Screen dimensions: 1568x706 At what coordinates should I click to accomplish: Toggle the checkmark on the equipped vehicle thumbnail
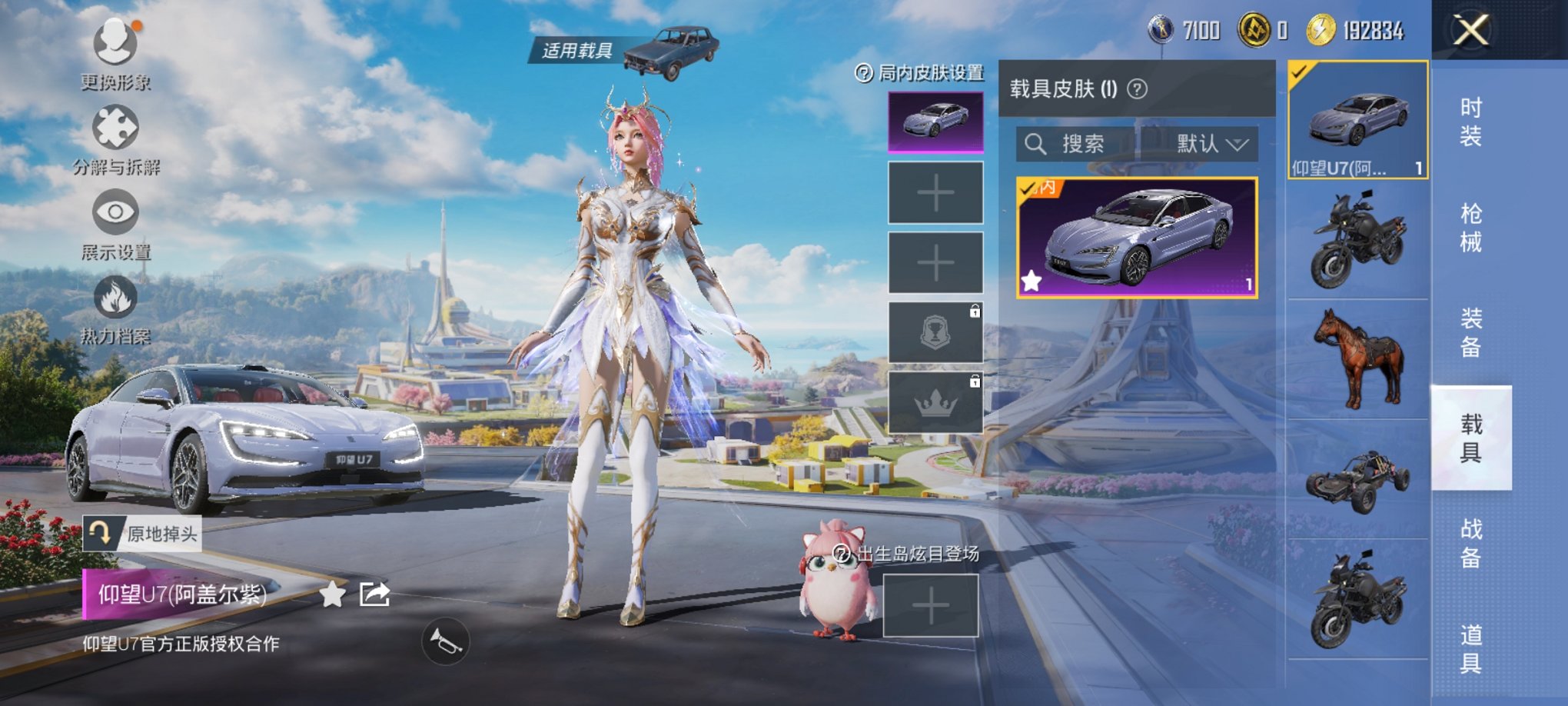[1300, 72]
